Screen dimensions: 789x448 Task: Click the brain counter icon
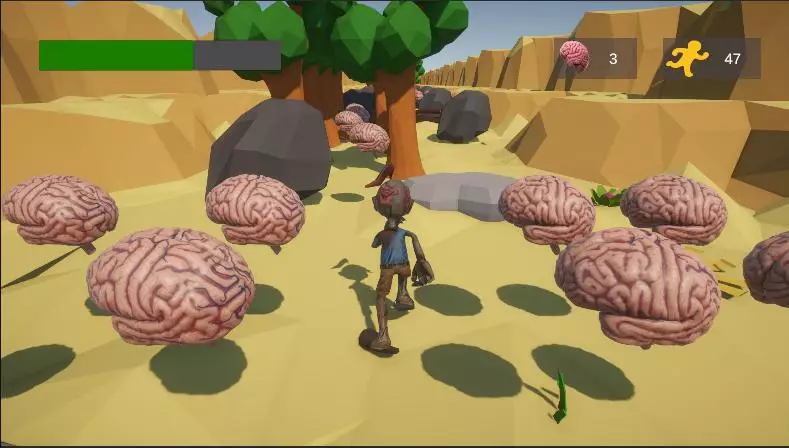pyautogui.click(x=574, y=56)
